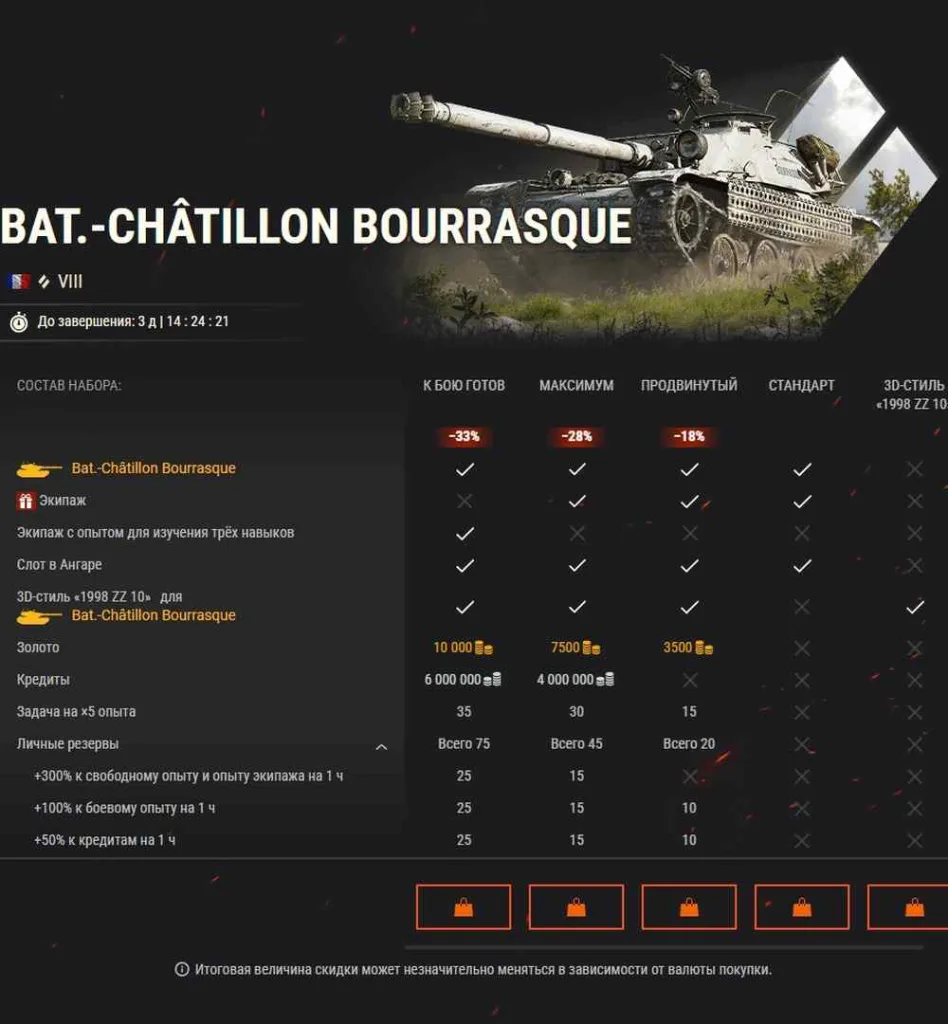
Task: Buy the «К бою готов» bundle
Action: (x=463, y=907)
